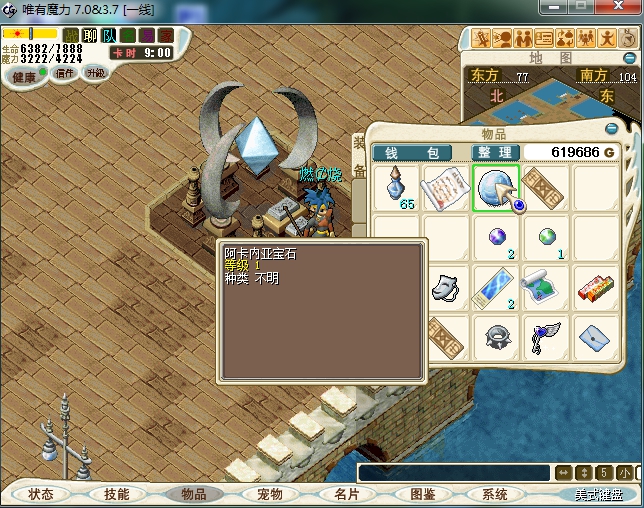The width and height of the screenshot is (644, 508).
Task: Select the 阿卡内亚宝石 gem slot
Action: 494,187
